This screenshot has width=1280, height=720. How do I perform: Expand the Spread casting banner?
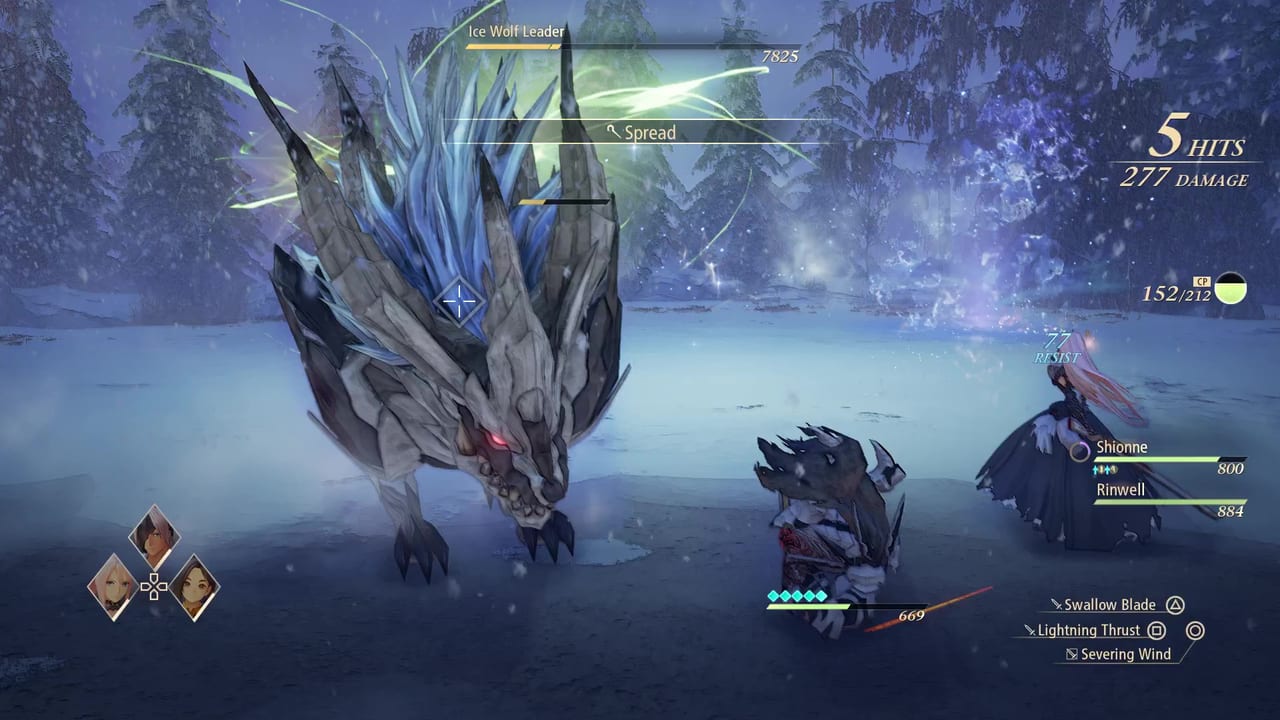(648, 132)
